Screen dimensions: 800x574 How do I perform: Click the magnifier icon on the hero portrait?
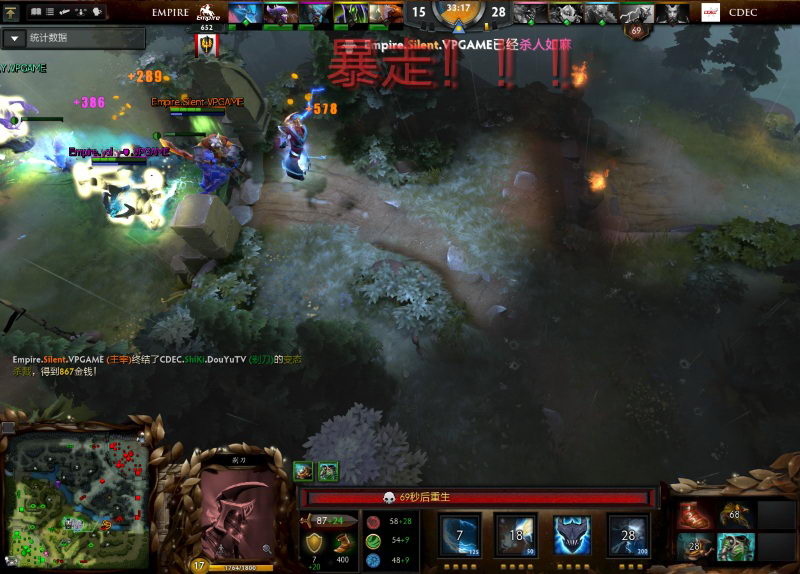(268, 549)
